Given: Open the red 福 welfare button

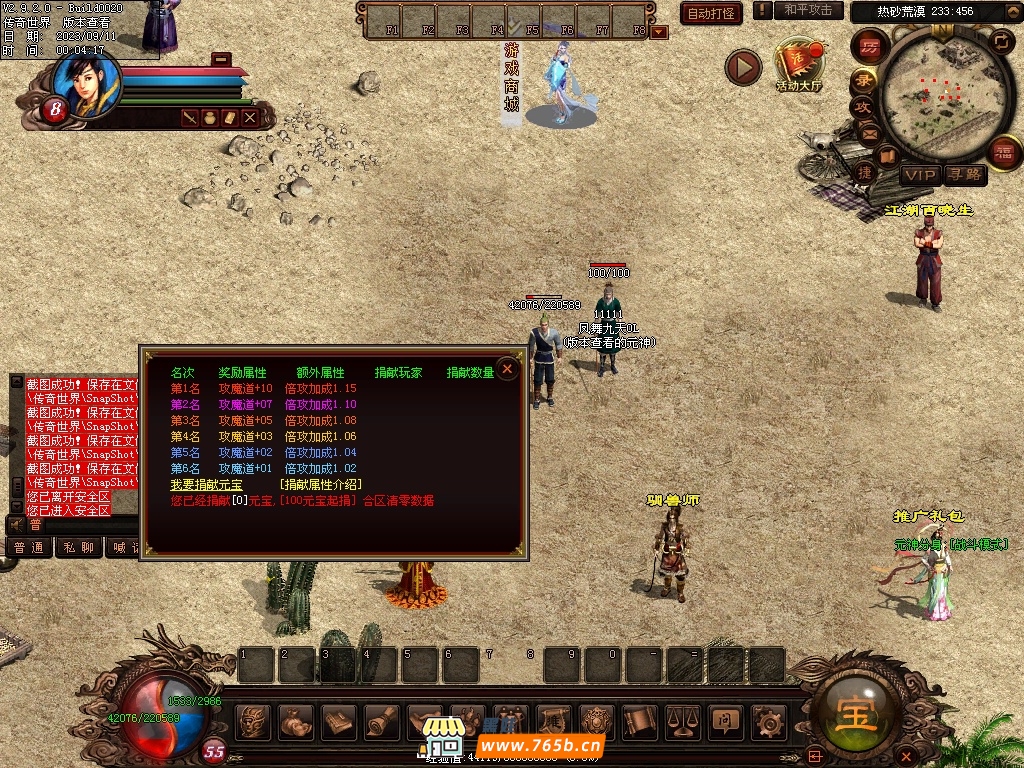Looking at the screenshot, I should [x=1003, y=152].
